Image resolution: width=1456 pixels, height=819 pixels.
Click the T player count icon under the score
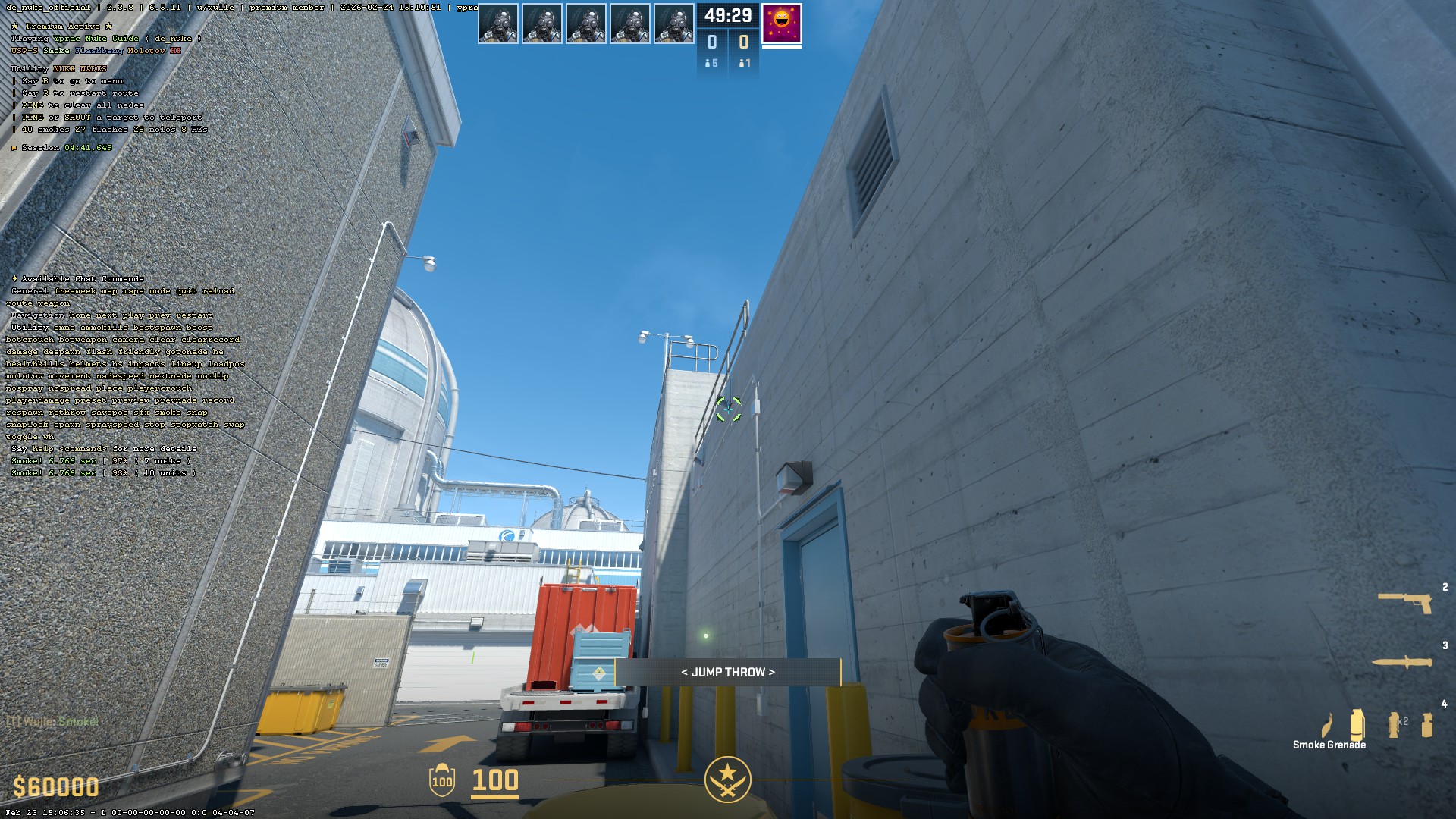point(742,63)
